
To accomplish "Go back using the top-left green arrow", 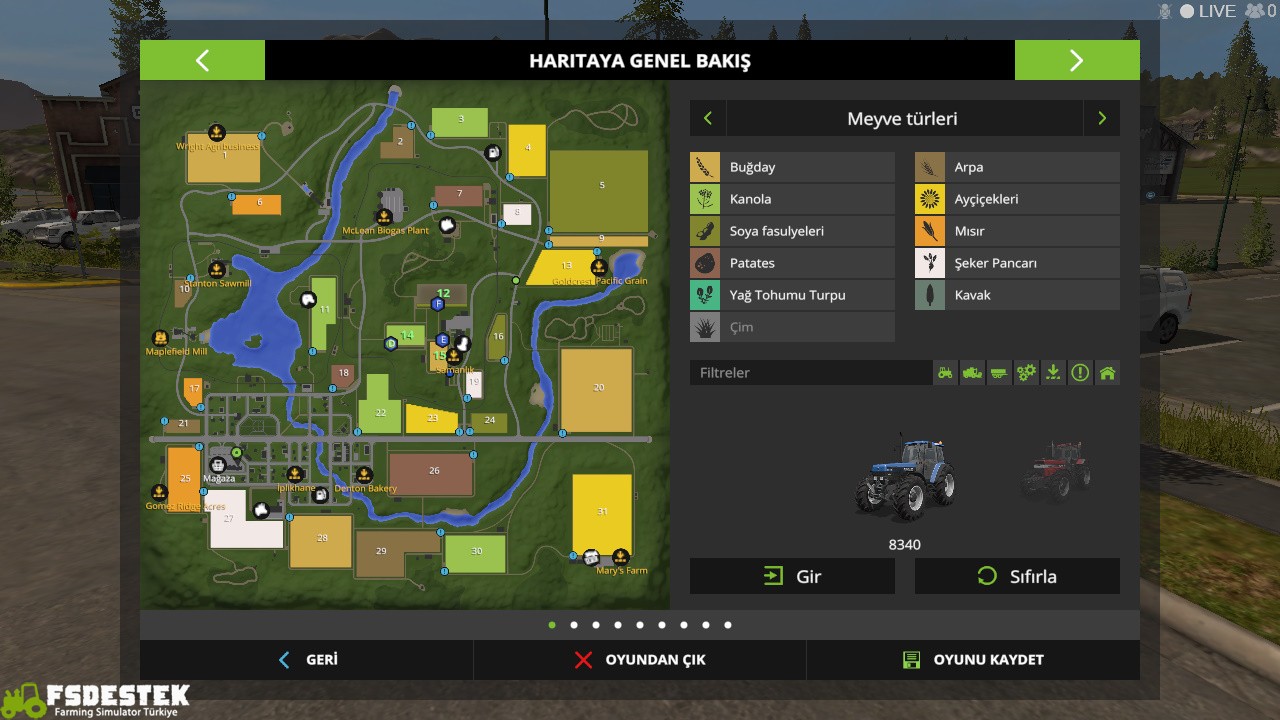I will click(202, 60).
